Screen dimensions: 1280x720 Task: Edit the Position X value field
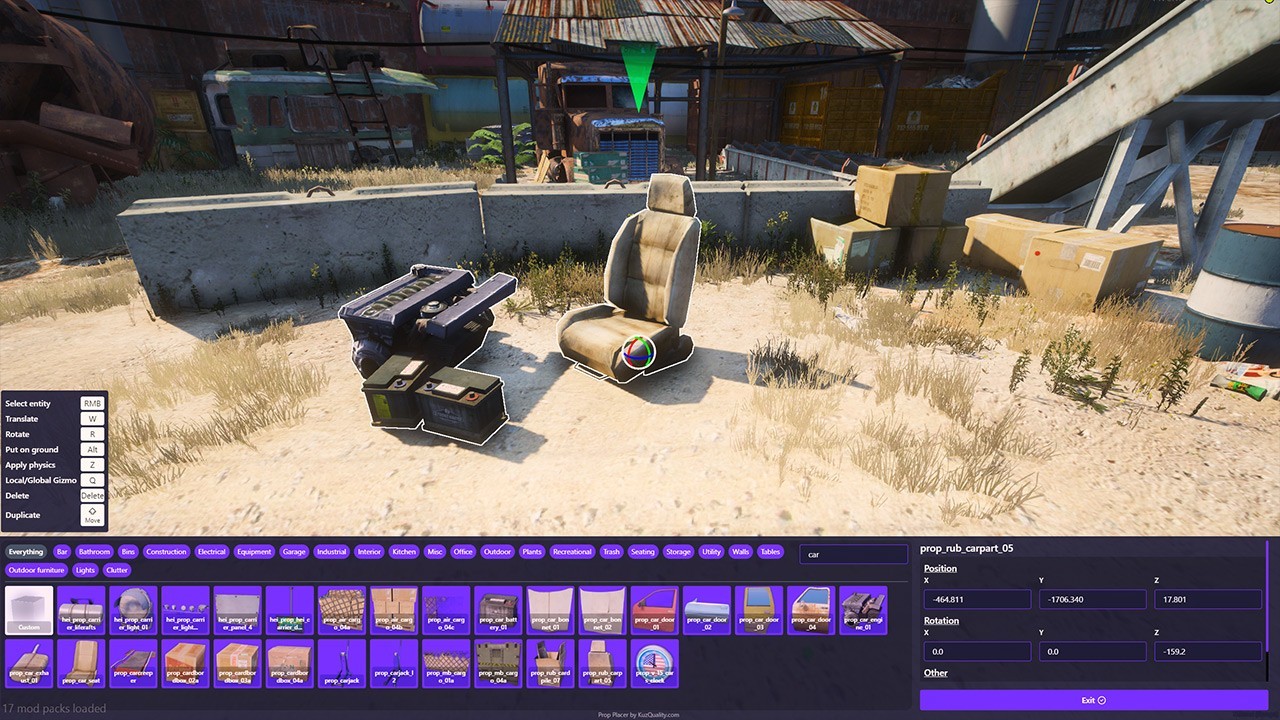click(977, 599)
